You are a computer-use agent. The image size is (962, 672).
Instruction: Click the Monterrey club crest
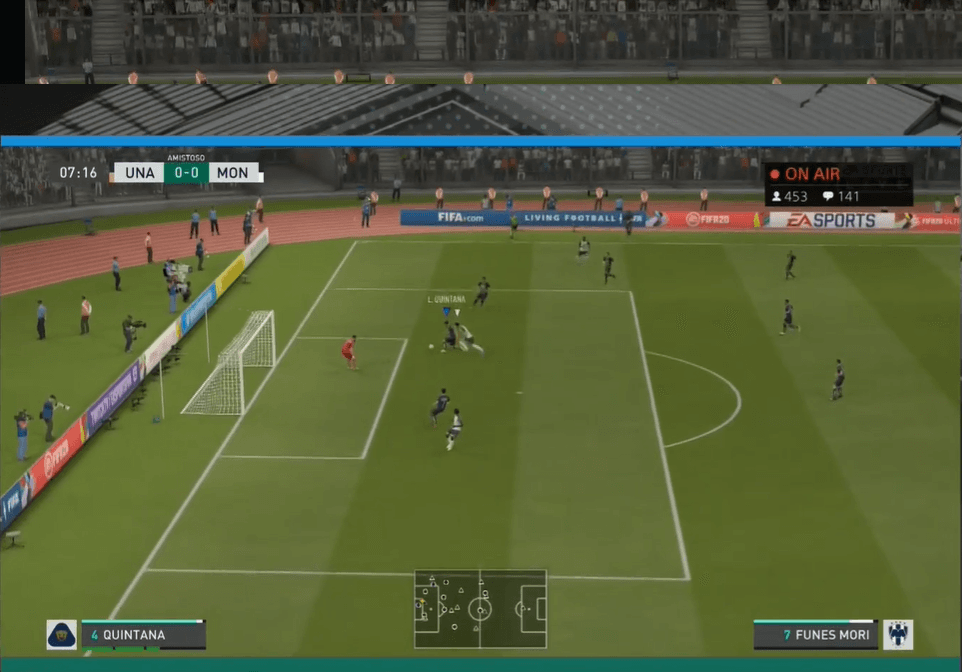click(x=897, y=635)
